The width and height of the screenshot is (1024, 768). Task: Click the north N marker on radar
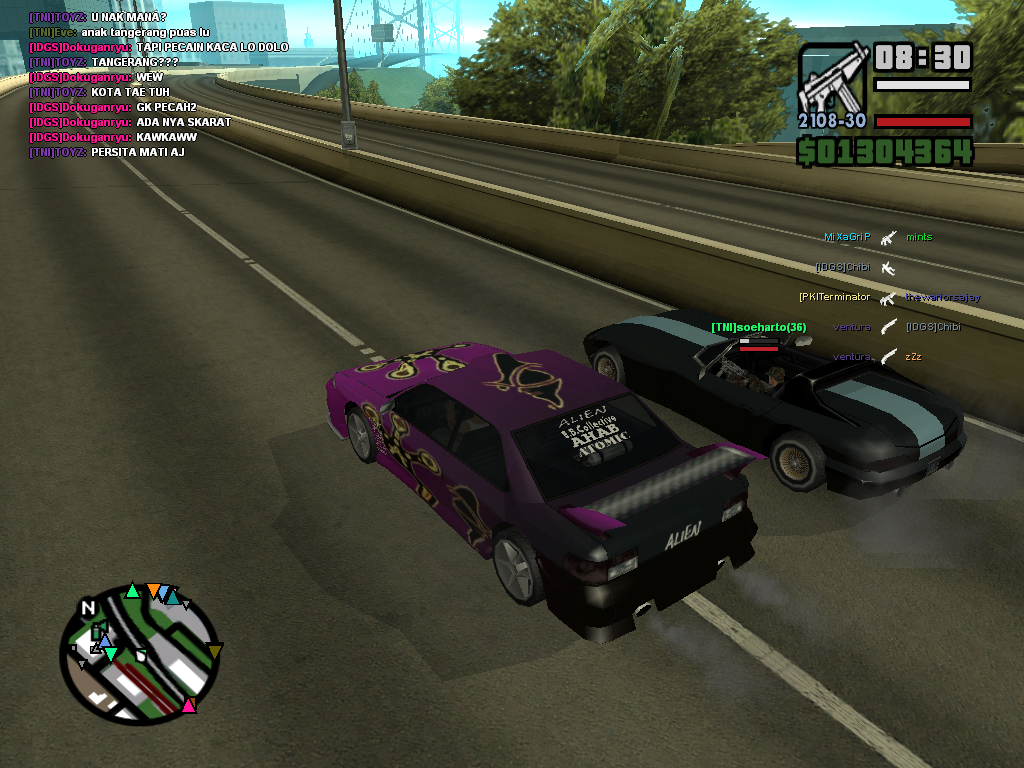[x=89, y=607]
